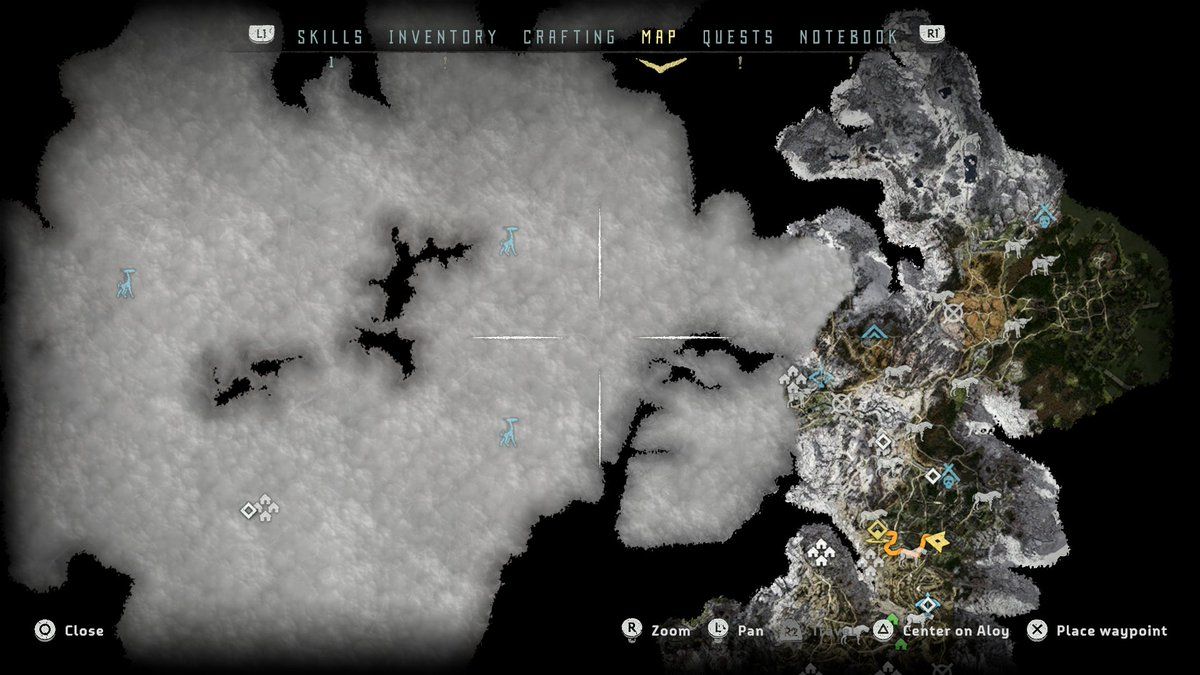This screenshot has height=675, width=1200.
Task: Go to the Crafting tab
Action: (569, 37)
